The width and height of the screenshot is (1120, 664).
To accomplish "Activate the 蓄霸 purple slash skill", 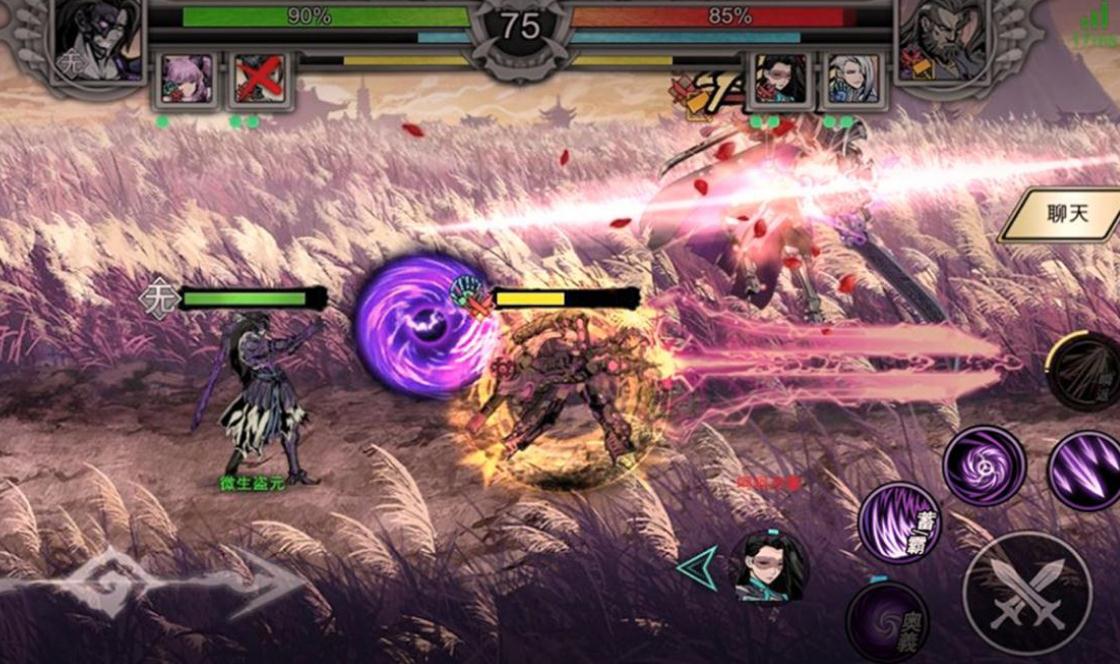I will click(x=899, y=521).
